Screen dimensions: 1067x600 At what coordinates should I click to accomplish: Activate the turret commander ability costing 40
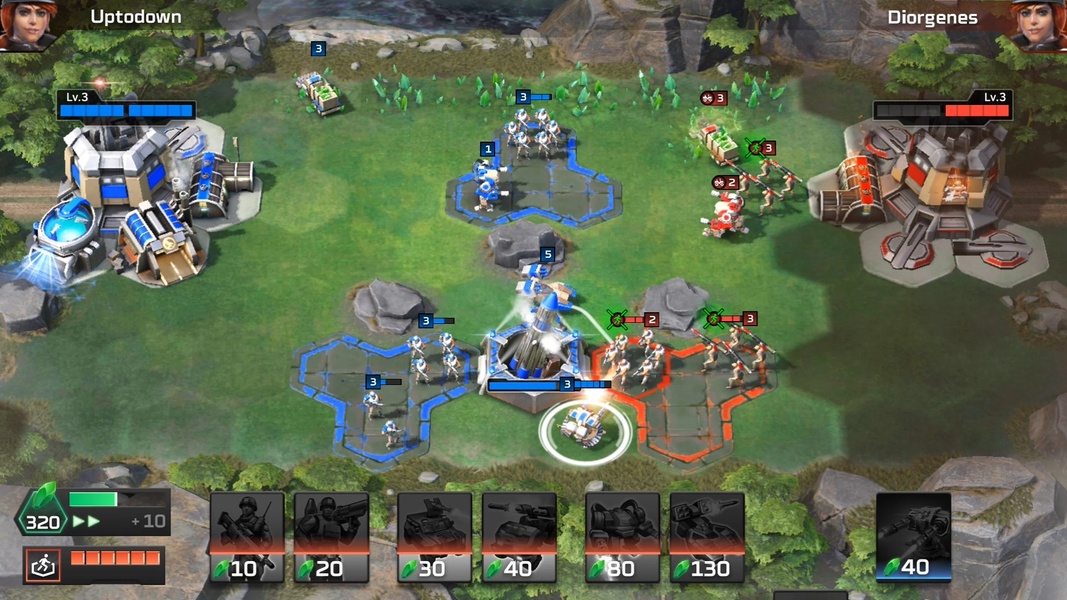913,538
